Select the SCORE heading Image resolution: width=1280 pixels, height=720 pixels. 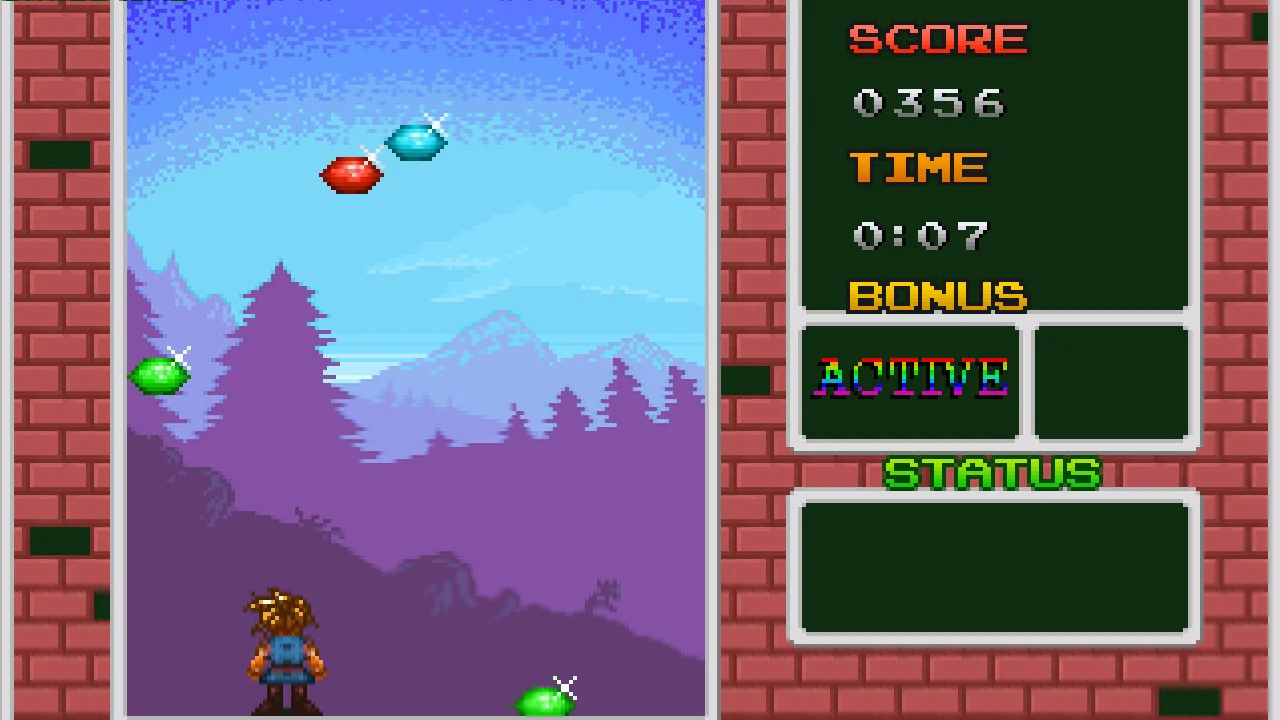point(937,40)
